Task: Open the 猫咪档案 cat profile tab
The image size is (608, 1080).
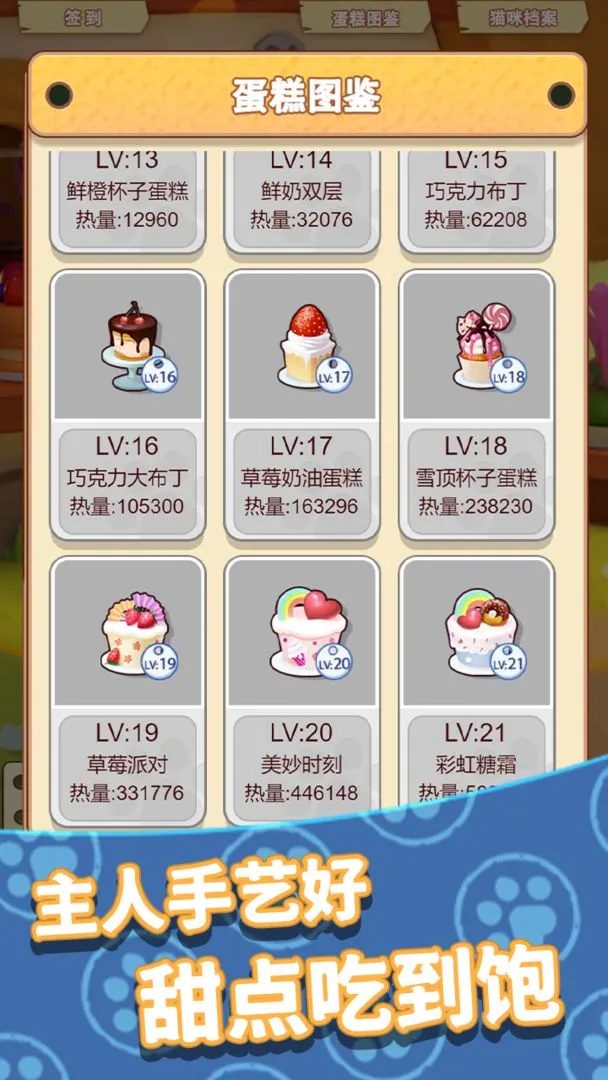Action: [x=522, y=18]
